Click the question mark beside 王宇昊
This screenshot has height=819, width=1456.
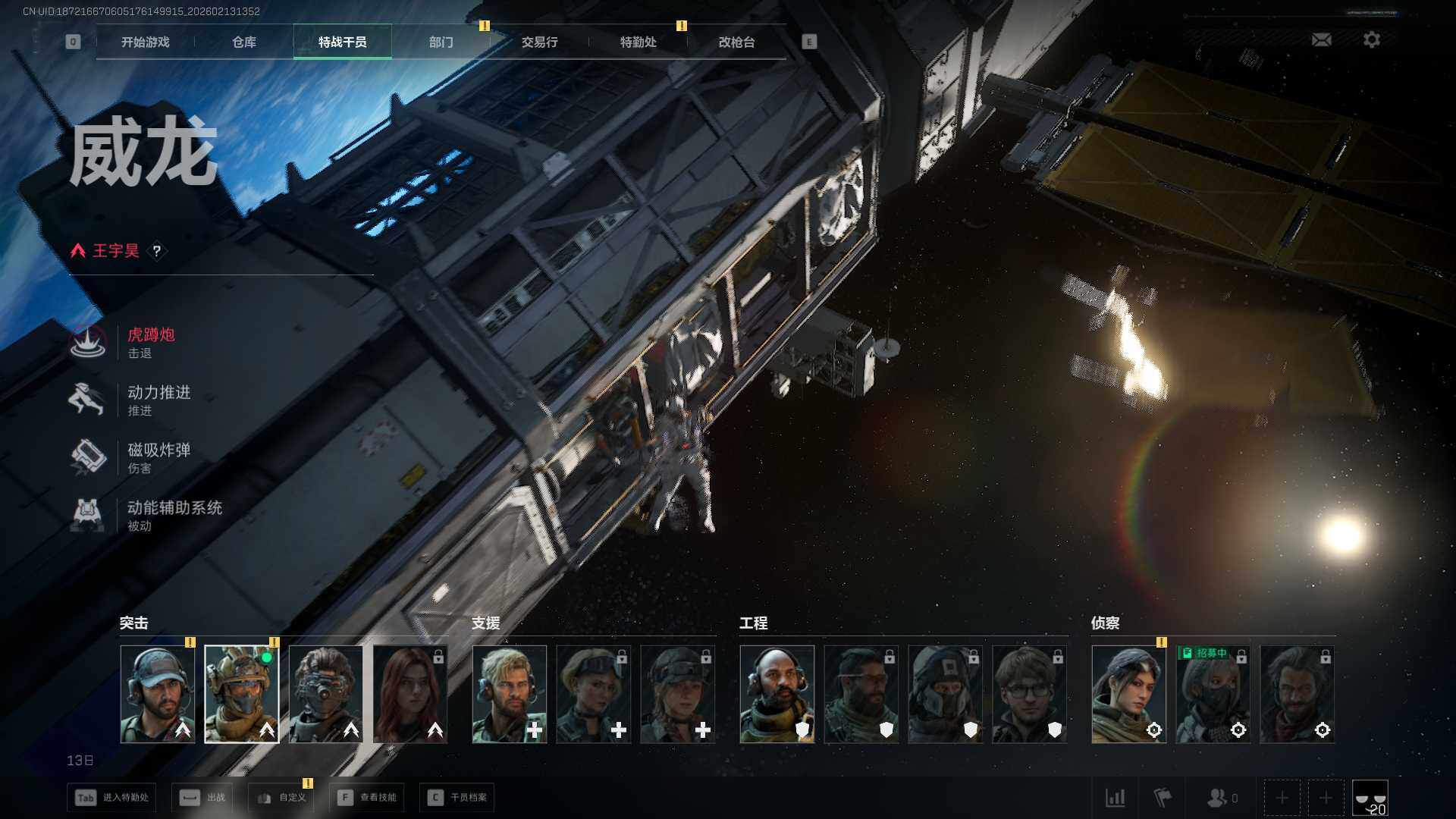click(x=157, y=251)
